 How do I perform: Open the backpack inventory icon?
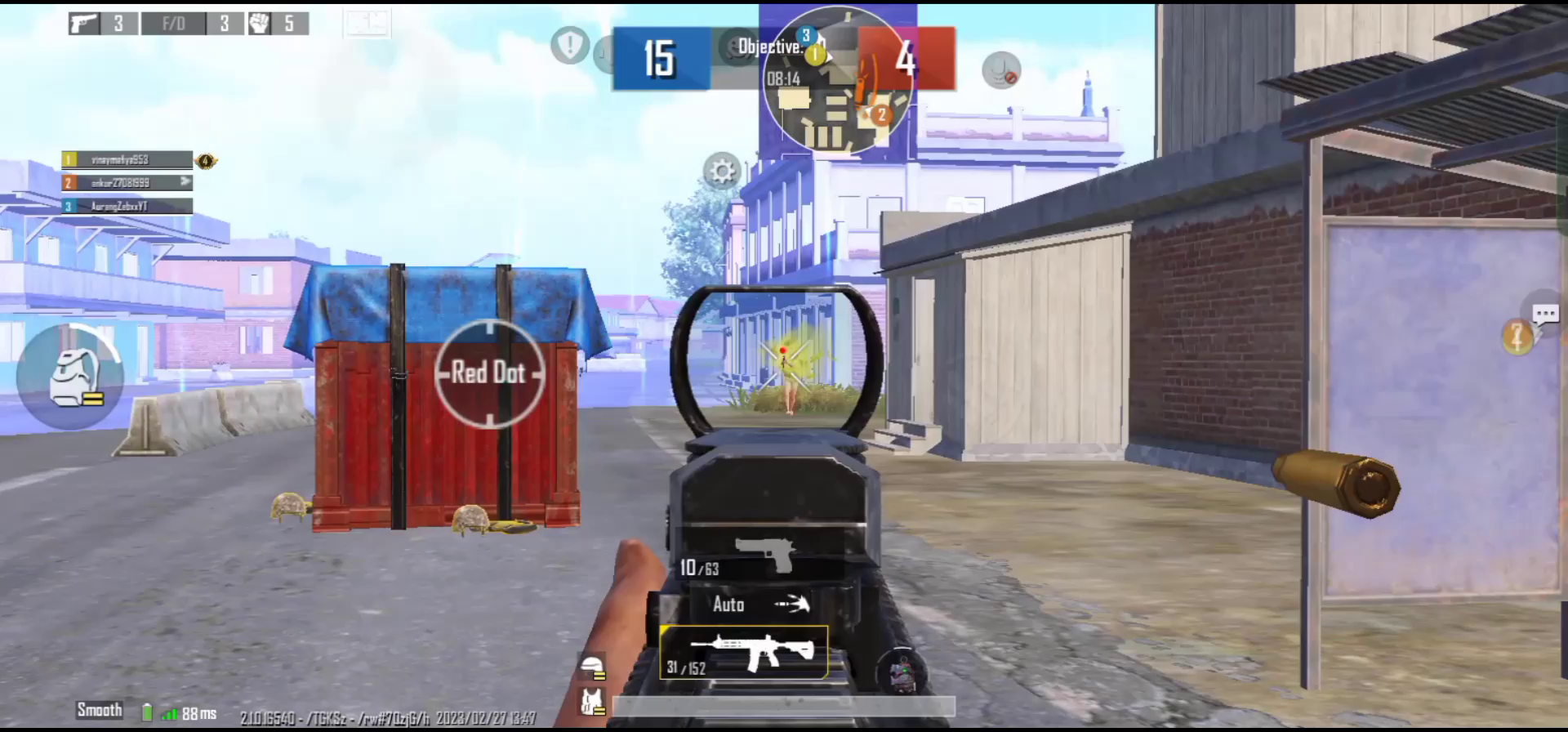[x=70, y=376]
